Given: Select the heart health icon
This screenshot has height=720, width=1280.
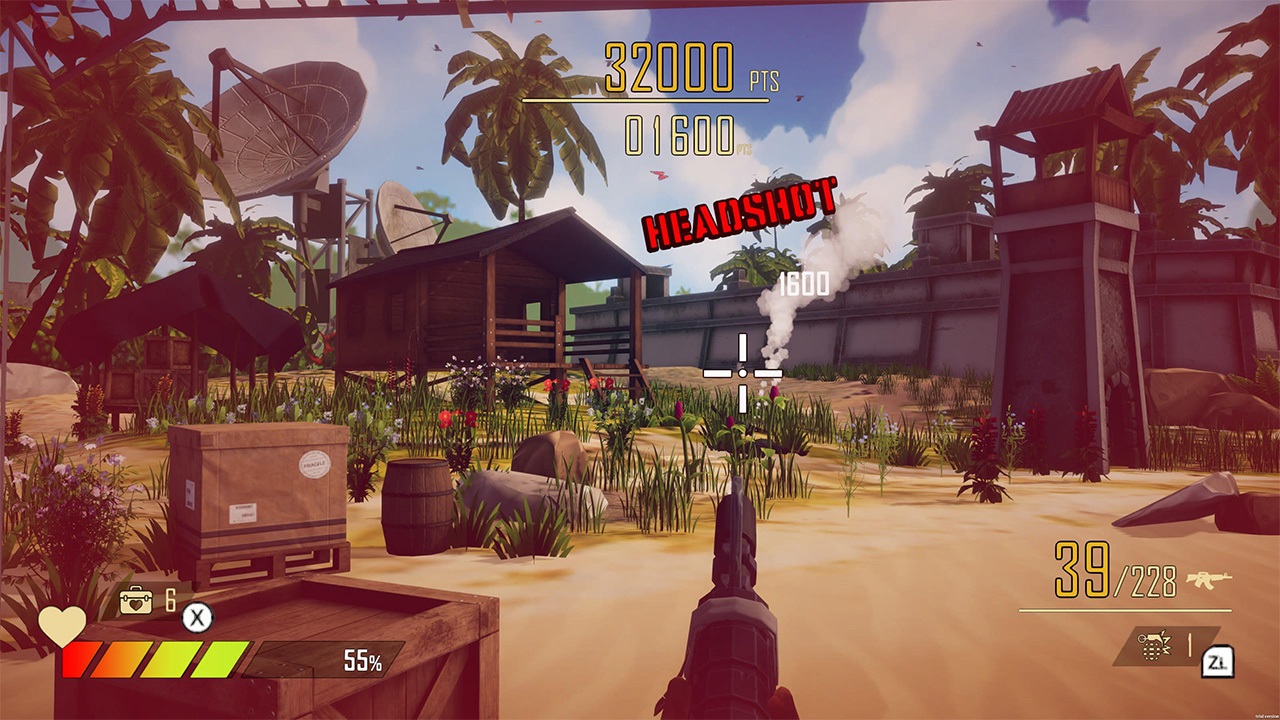Looking at the screenshot, I should click(60, 624).
